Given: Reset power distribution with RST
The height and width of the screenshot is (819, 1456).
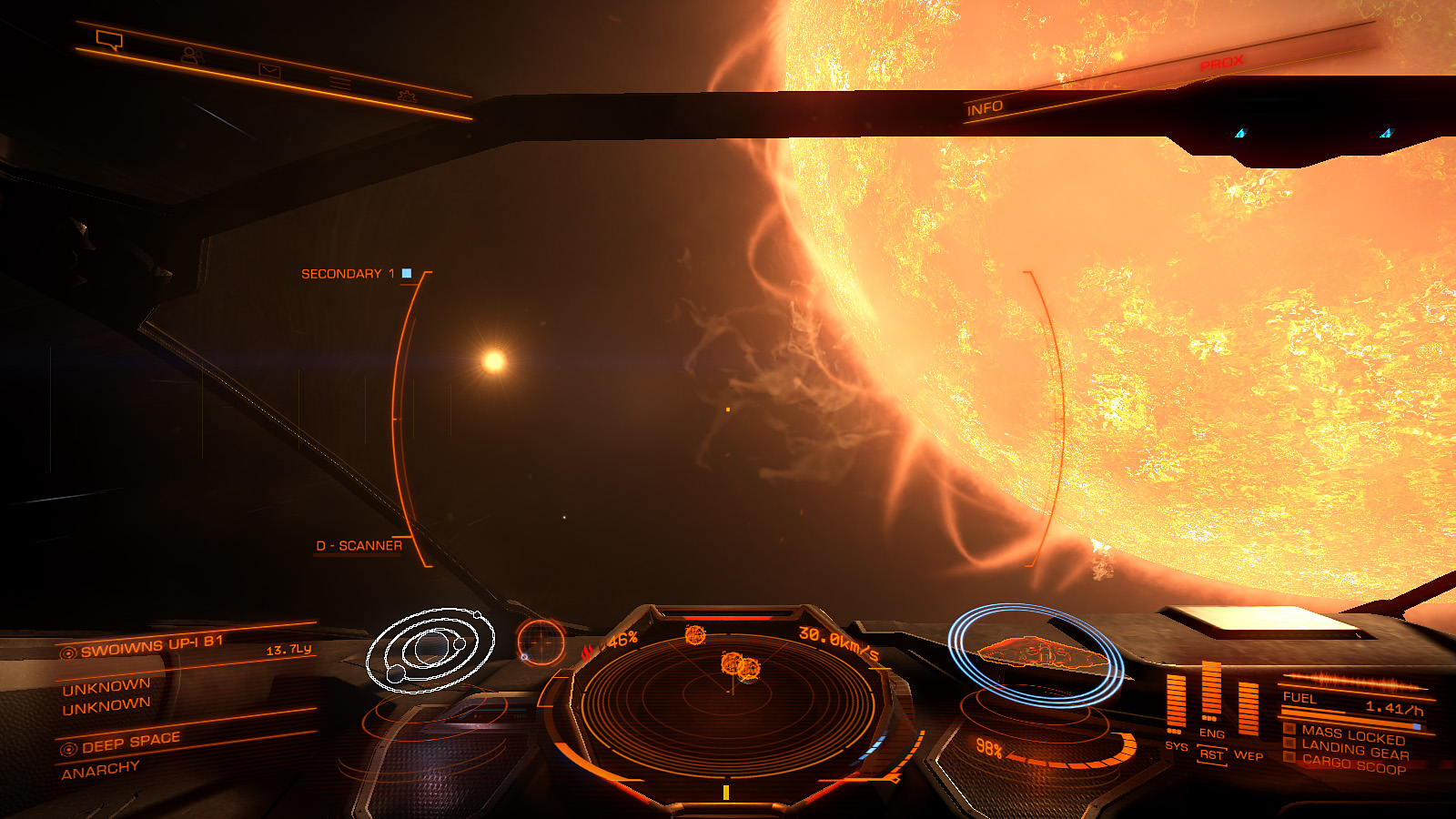Looking at the screenshot, I should point(1211,754).
